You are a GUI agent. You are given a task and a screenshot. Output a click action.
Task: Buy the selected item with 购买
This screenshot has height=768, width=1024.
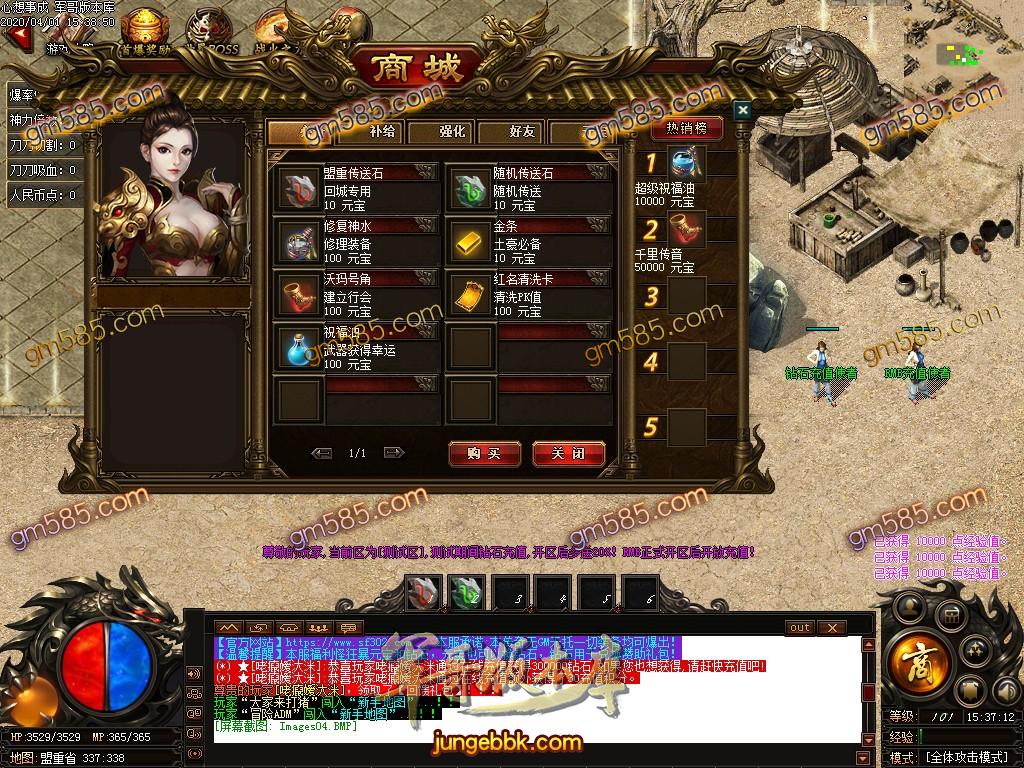(x=485, y=454)
